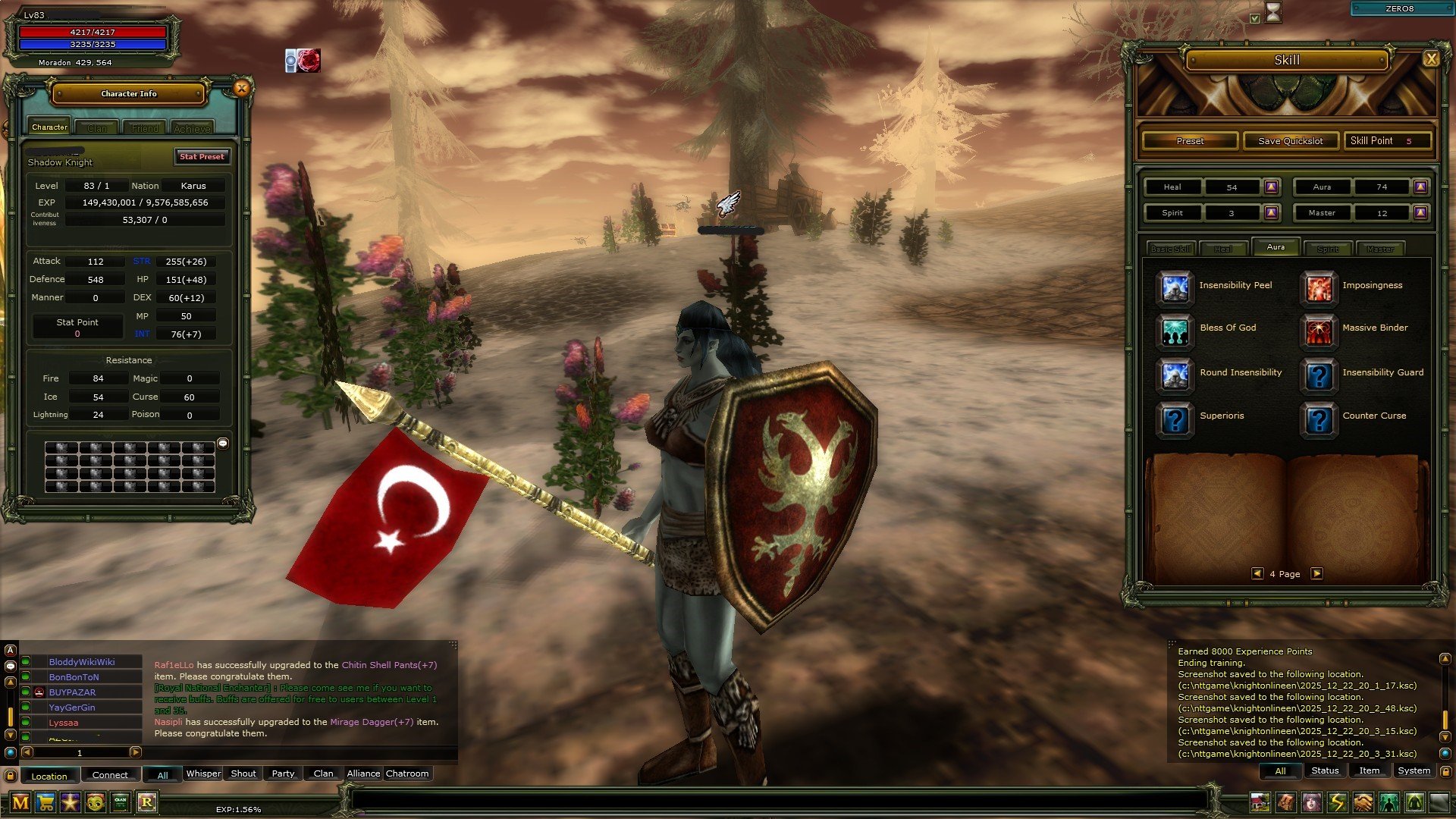The image size is (1456, 819).
Task: Switch to the Heal skill tab
Action: click(1222, 249)
